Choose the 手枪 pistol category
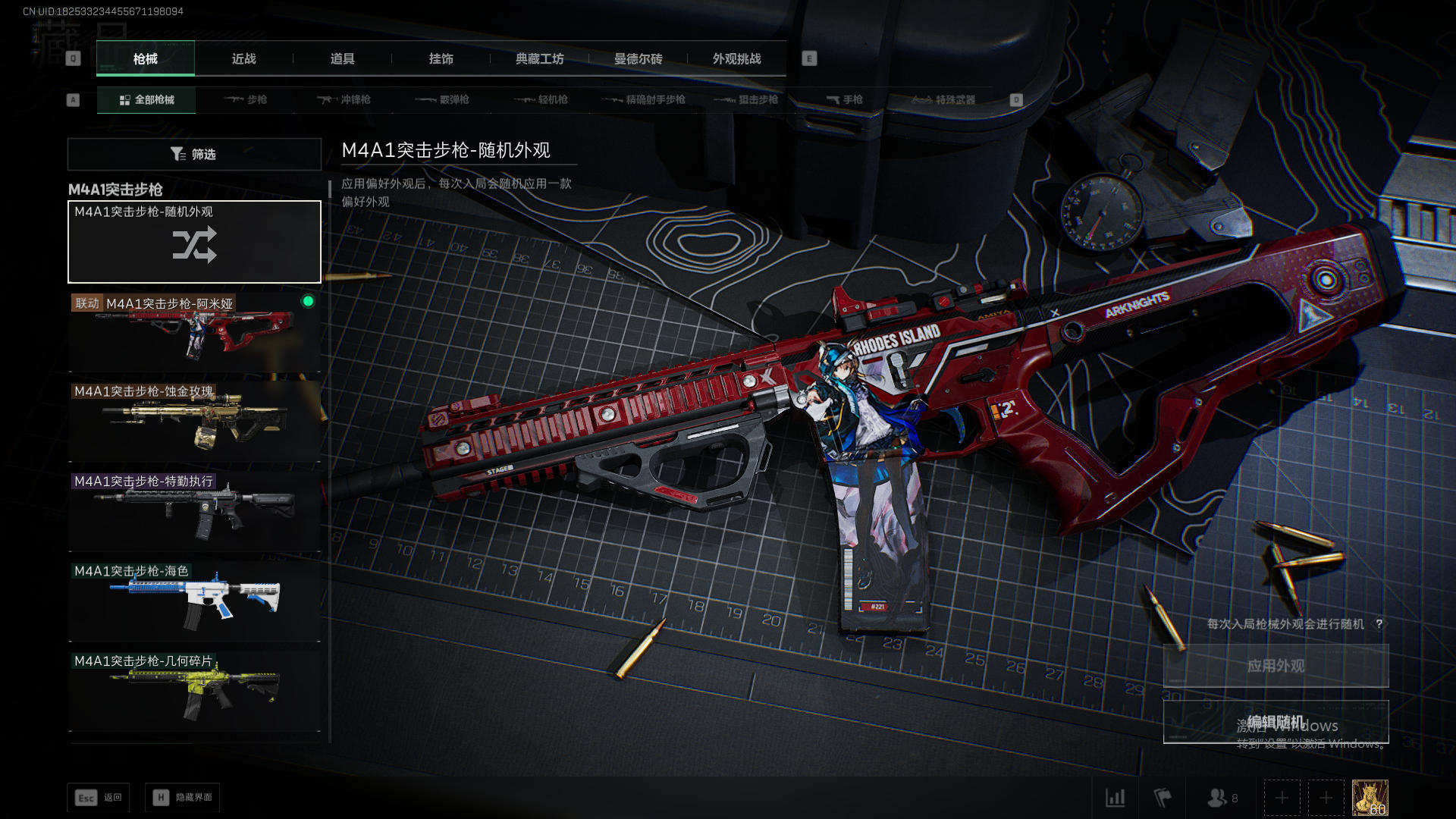Screen dimensions: 1456x819 coord(845,100)
